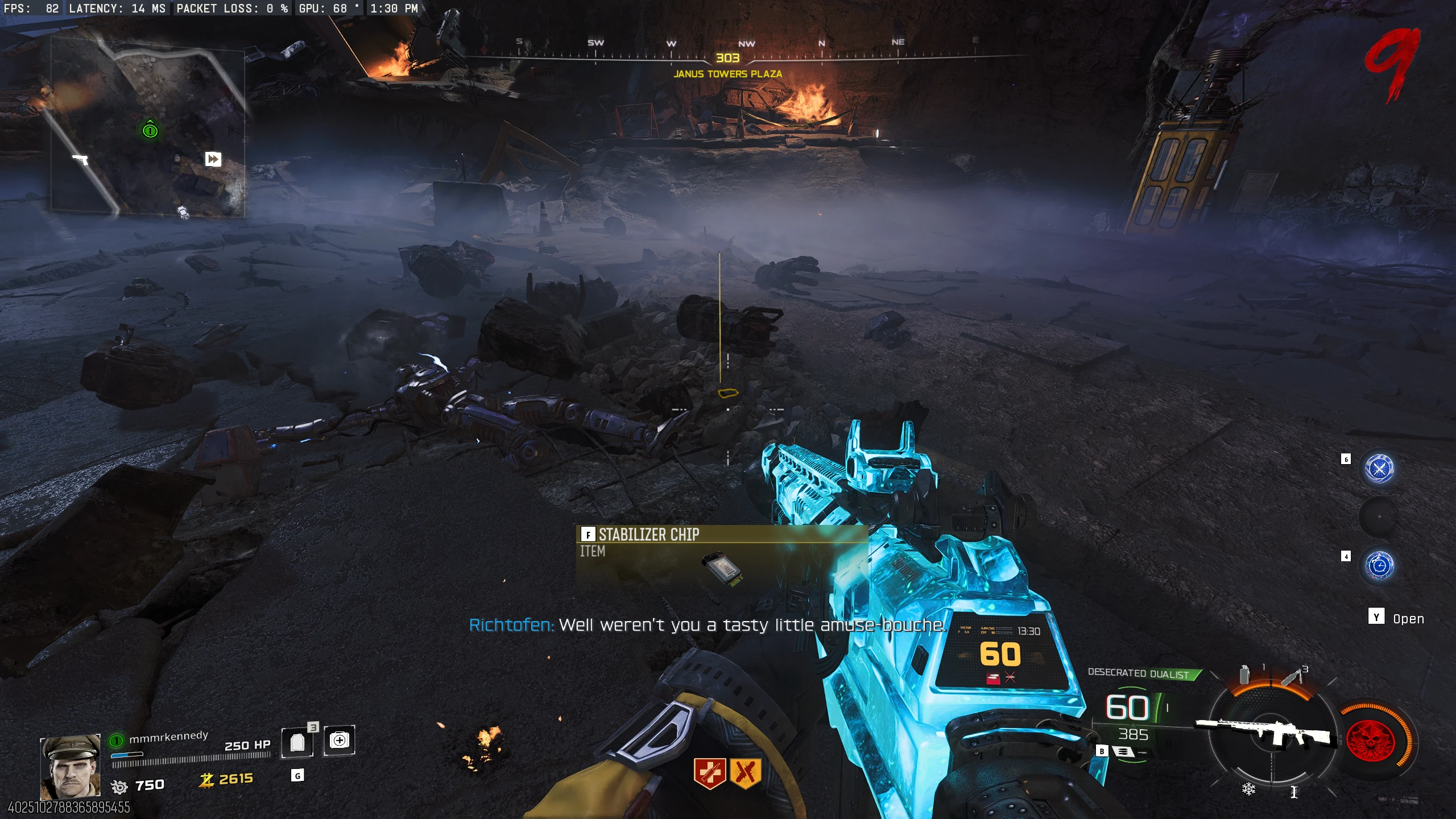Select the empty GobbleGum slot

tap(1379, 517)
